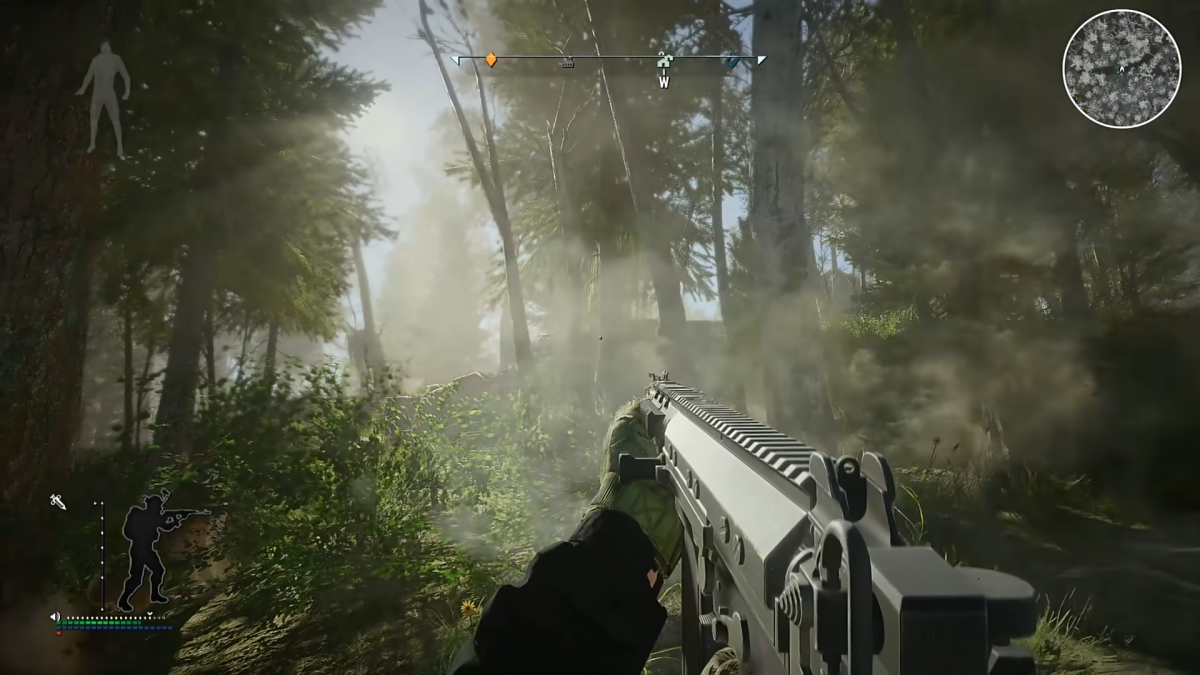
Task: Select the blue diamond compass marker
Action: coord(732,61)
